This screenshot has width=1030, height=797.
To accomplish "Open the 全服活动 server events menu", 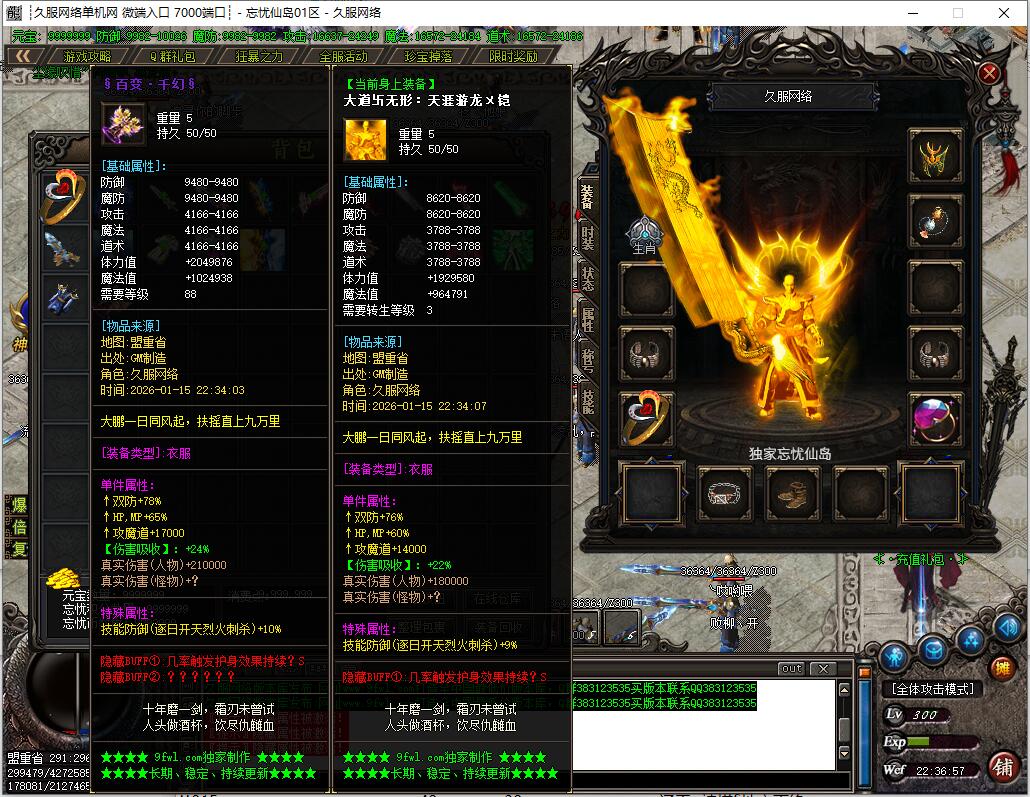I will point(344,57).
